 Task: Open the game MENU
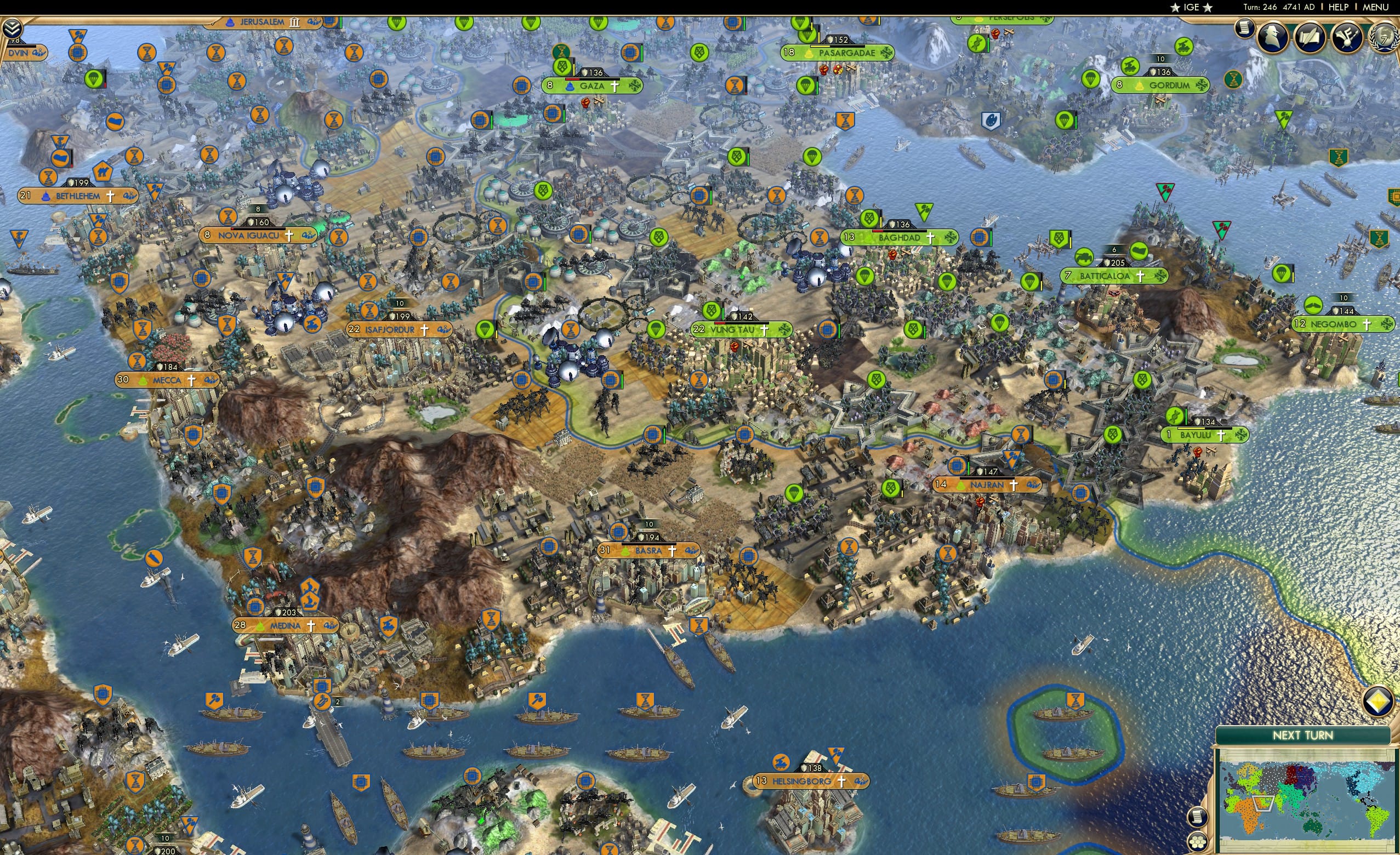click(x=1374, y=7)
